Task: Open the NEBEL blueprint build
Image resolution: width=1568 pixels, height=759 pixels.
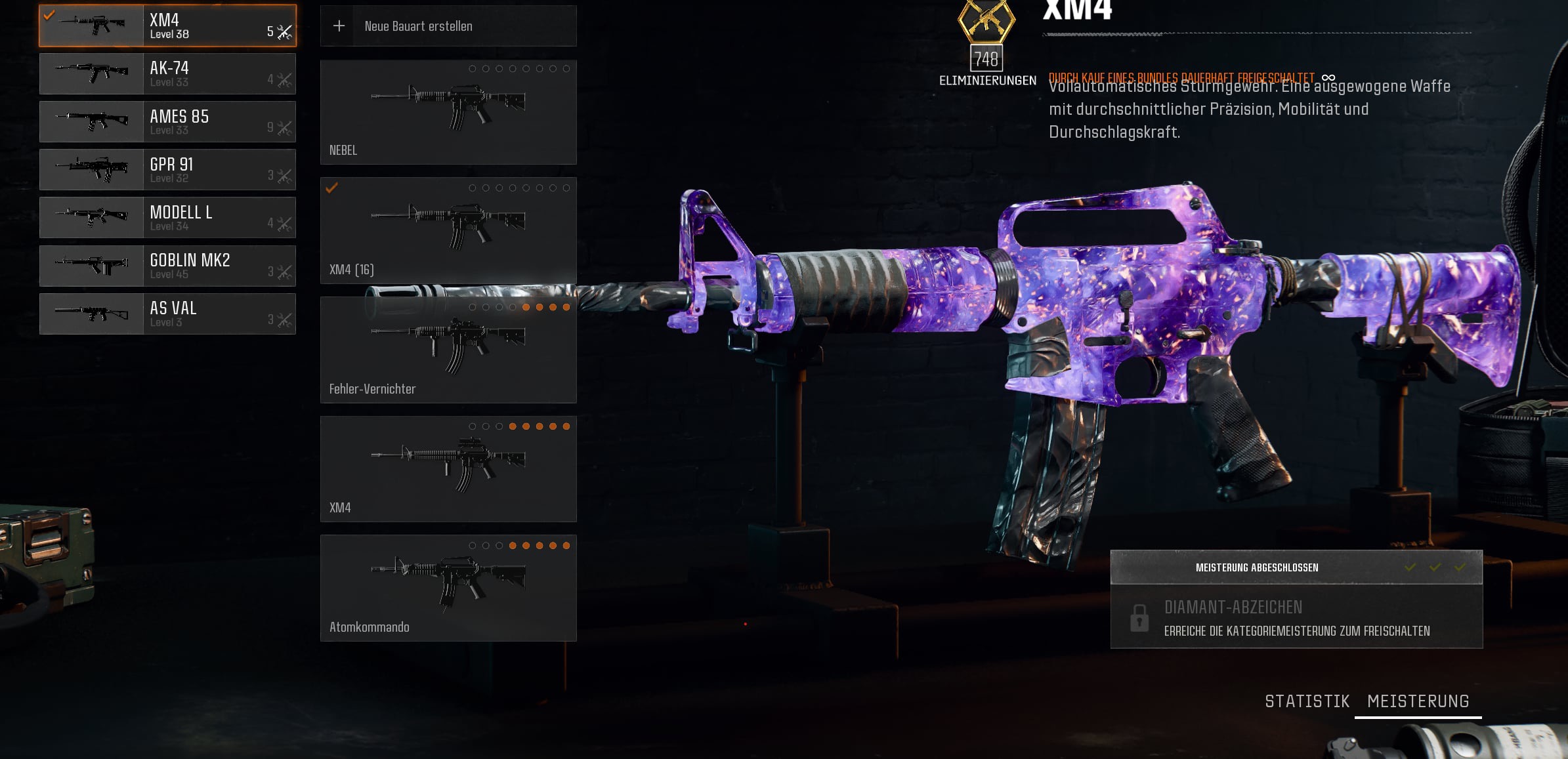Action: pos(448,112)
